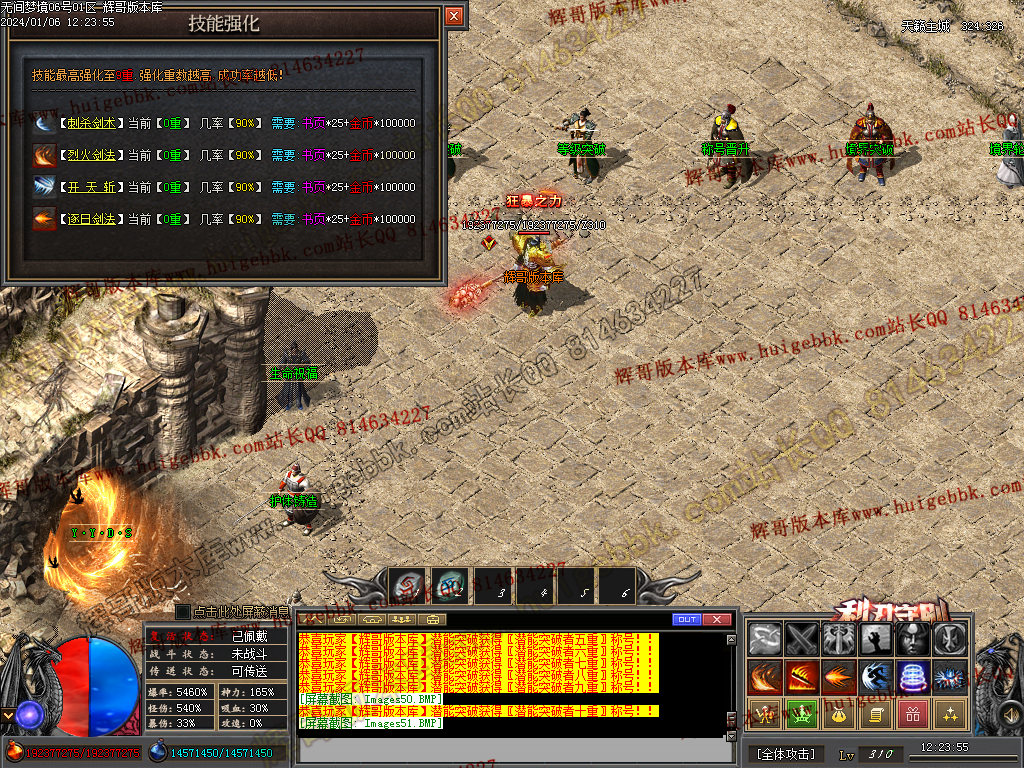Use the blue-green stone in hotbar slot 2
This screenshot has height=768, width=1024.
449,587
